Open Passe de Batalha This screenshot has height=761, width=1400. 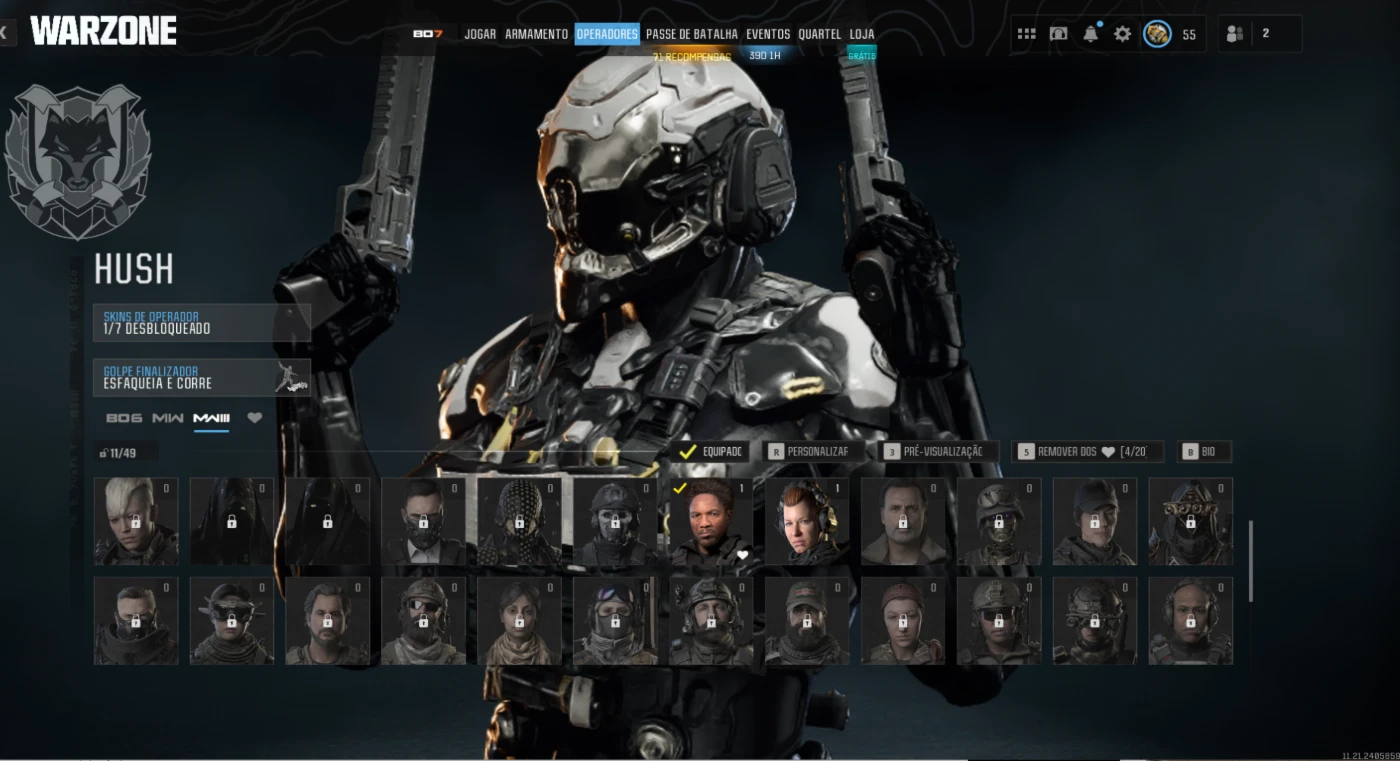[x=691, y=34]
